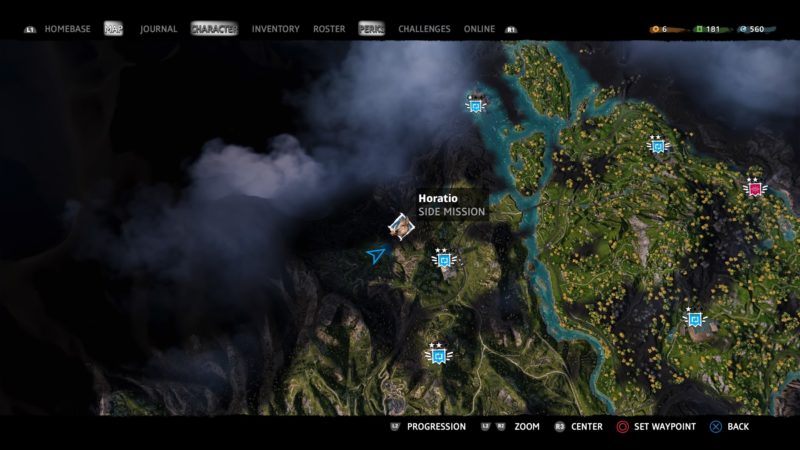Go to the Character tab
Image resolution: width=800 pixels, height=450 pixels.
coord(214,29)
